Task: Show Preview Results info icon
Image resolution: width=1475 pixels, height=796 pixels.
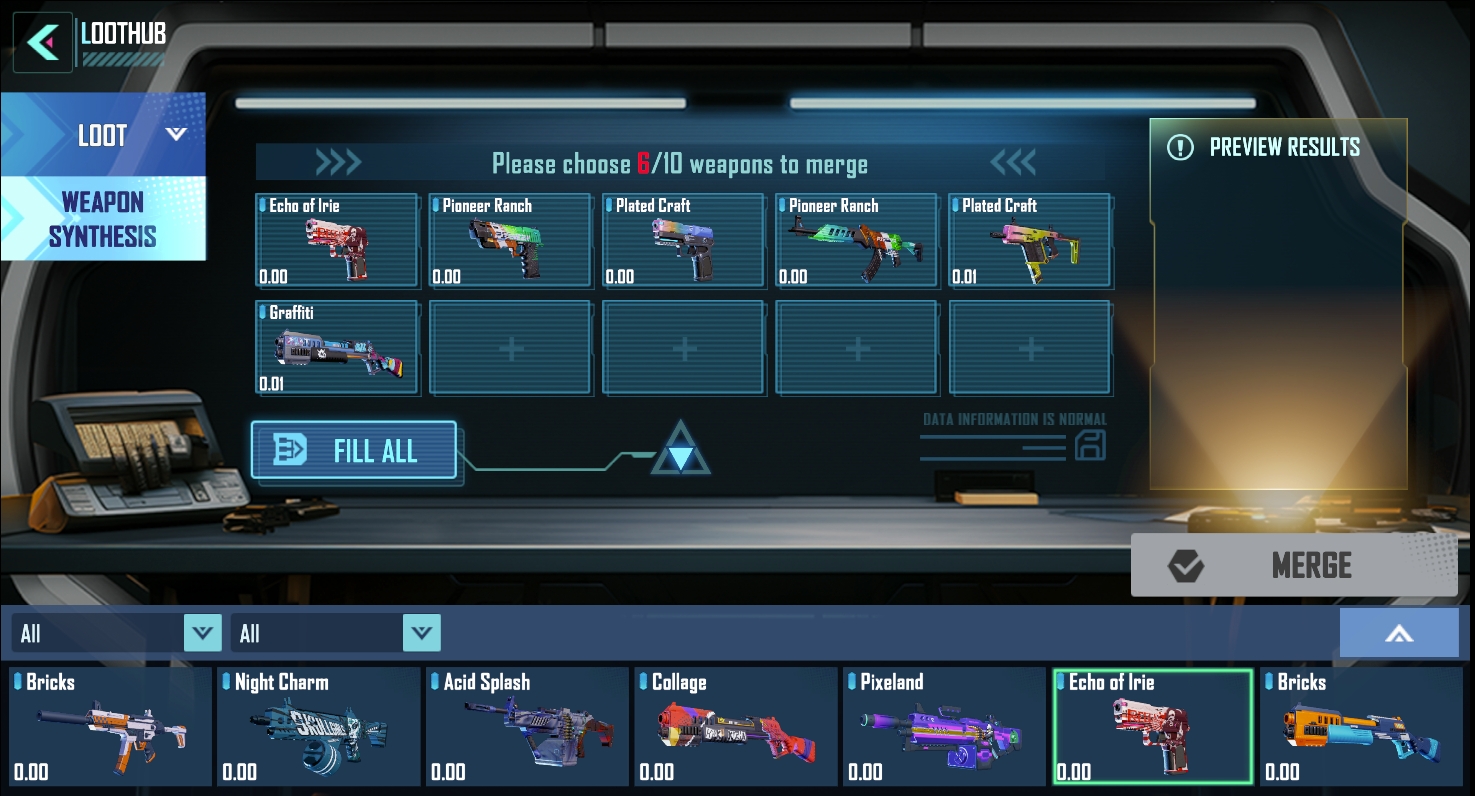Action: (x=1181, y=148)
